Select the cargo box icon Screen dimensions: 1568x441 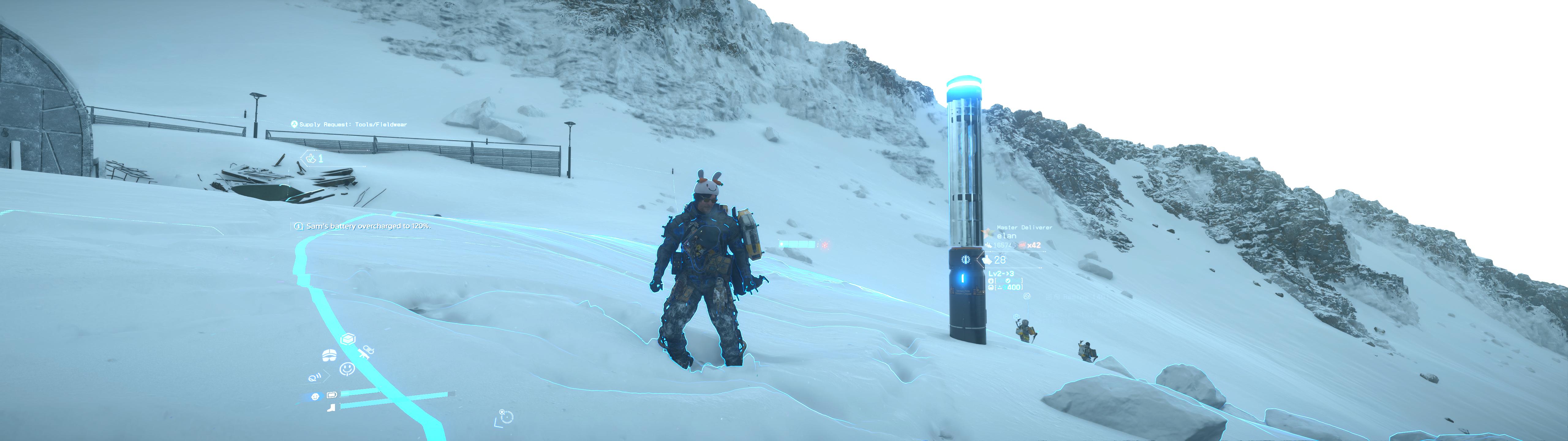[x=348, y=339]
